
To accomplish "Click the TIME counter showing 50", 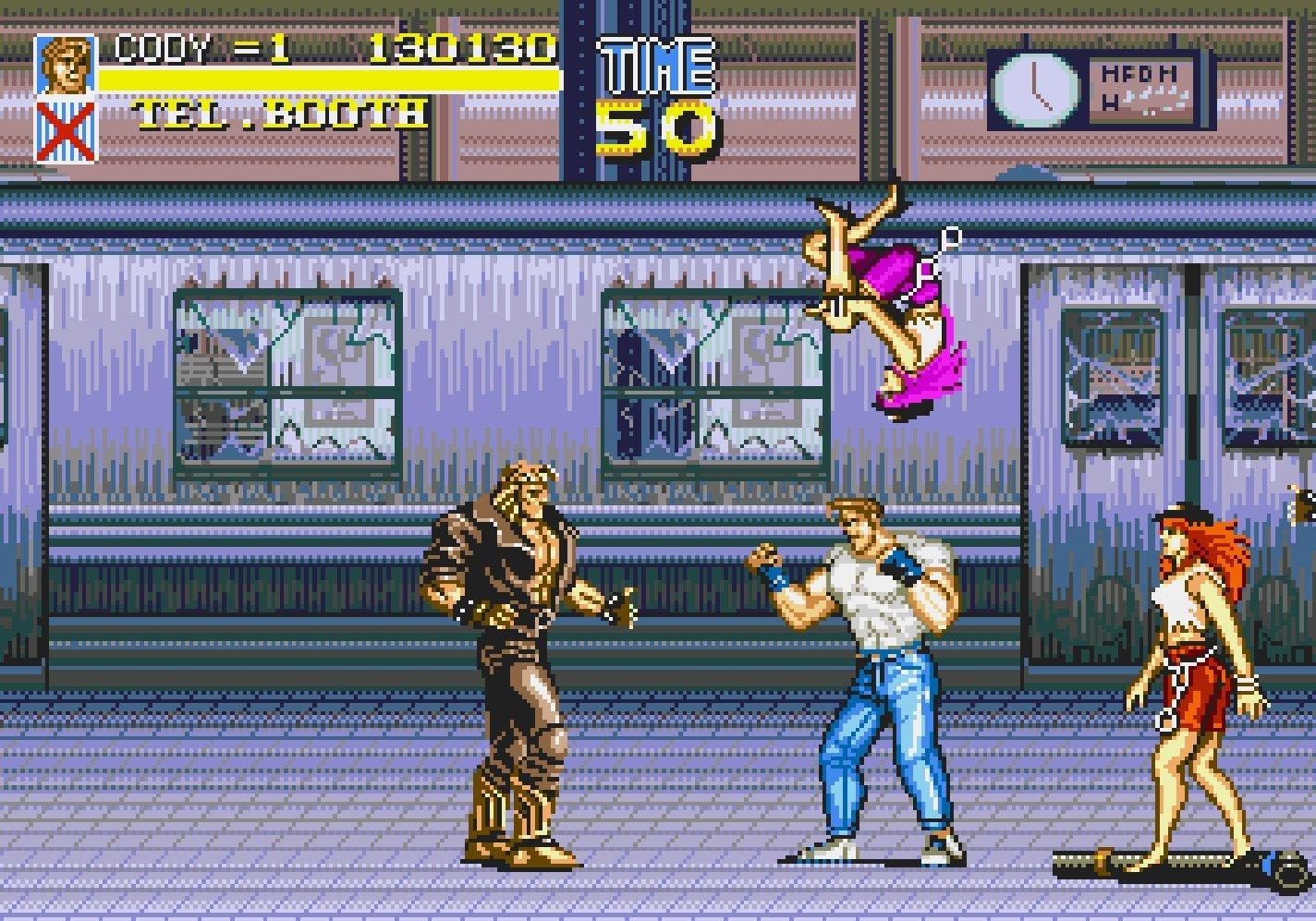I will (x=657, y=129).
